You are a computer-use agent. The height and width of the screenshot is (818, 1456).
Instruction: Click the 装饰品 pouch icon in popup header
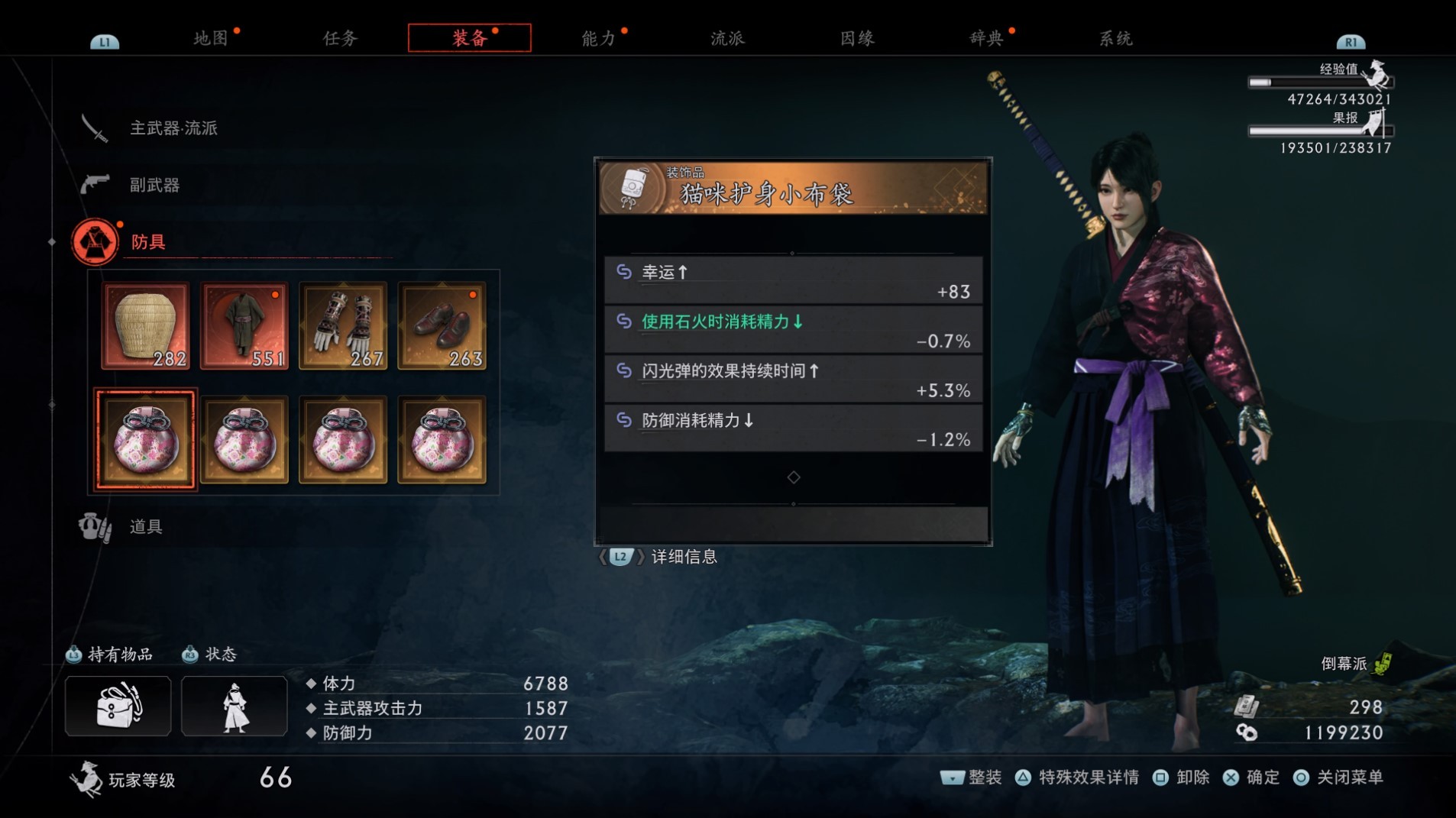[x=633, y=189]
